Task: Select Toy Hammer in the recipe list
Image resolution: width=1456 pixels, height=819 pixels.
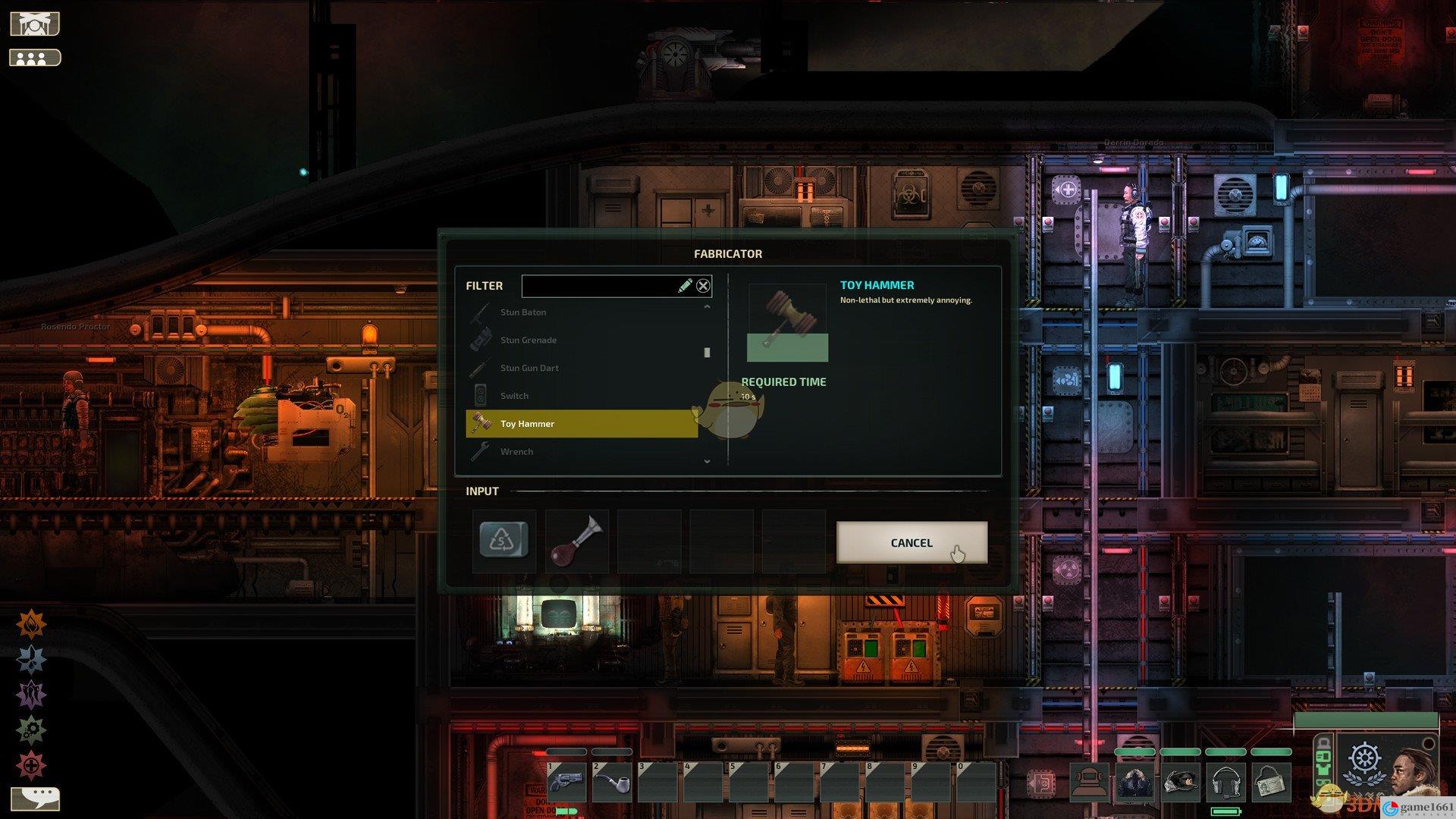Action: click(x=582, y=424)
